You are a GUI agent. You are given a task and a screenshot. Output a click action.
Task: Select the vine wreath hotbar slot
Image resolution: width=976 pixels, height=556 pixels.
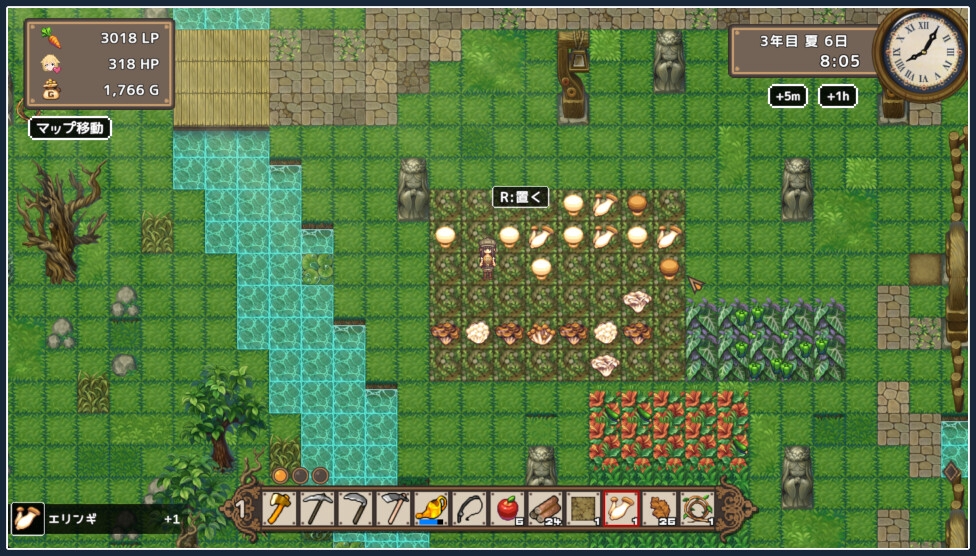point(697,509)
